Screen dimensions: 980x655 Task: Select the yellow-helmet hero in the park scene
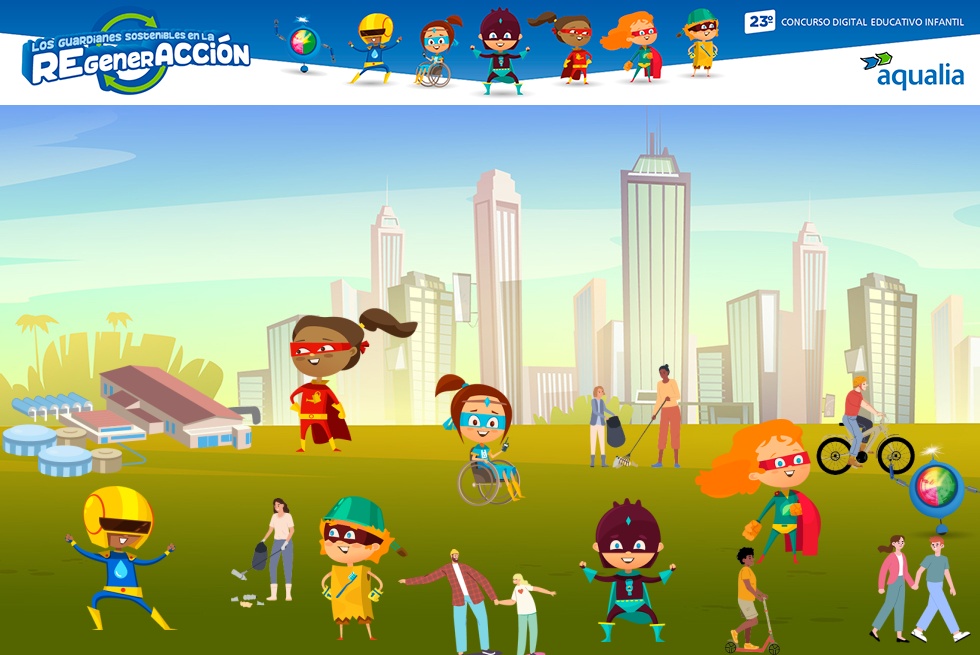118,555
